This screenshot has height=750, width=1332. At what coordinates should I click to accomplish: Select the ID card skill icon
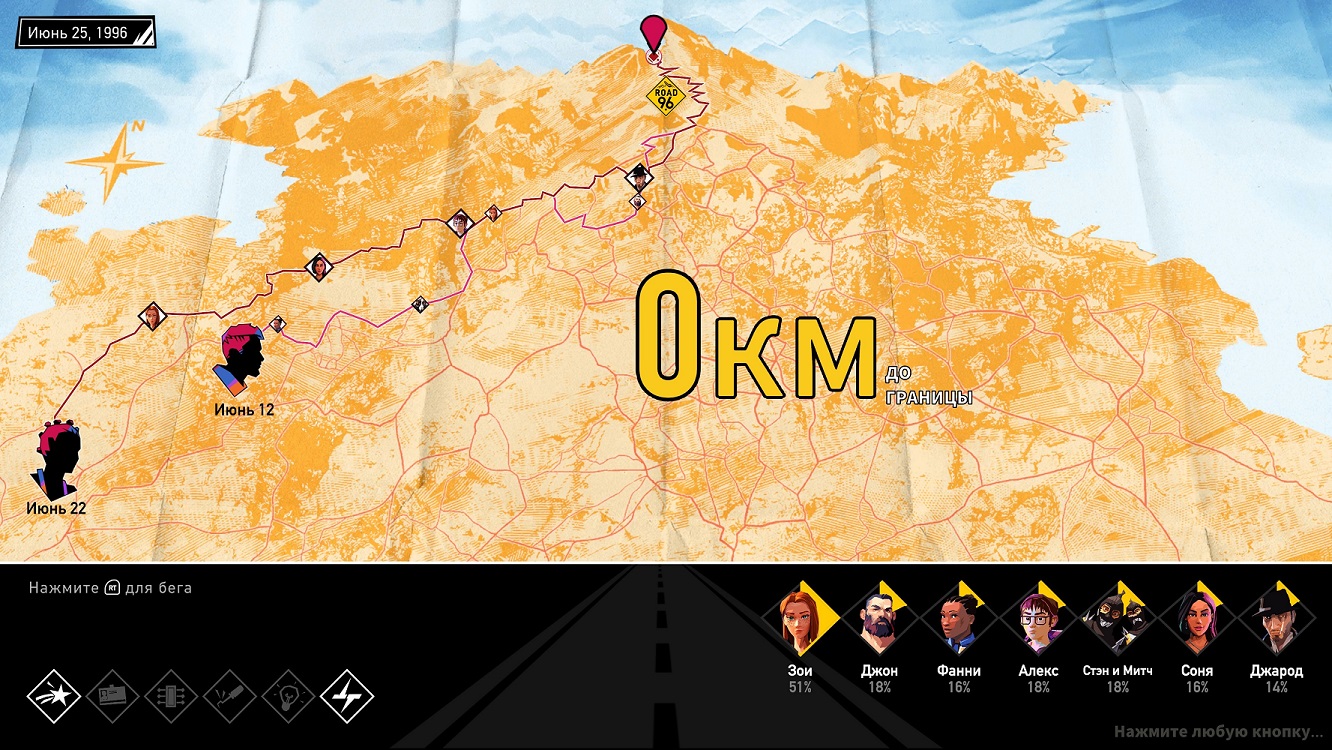tap(112, 696)
